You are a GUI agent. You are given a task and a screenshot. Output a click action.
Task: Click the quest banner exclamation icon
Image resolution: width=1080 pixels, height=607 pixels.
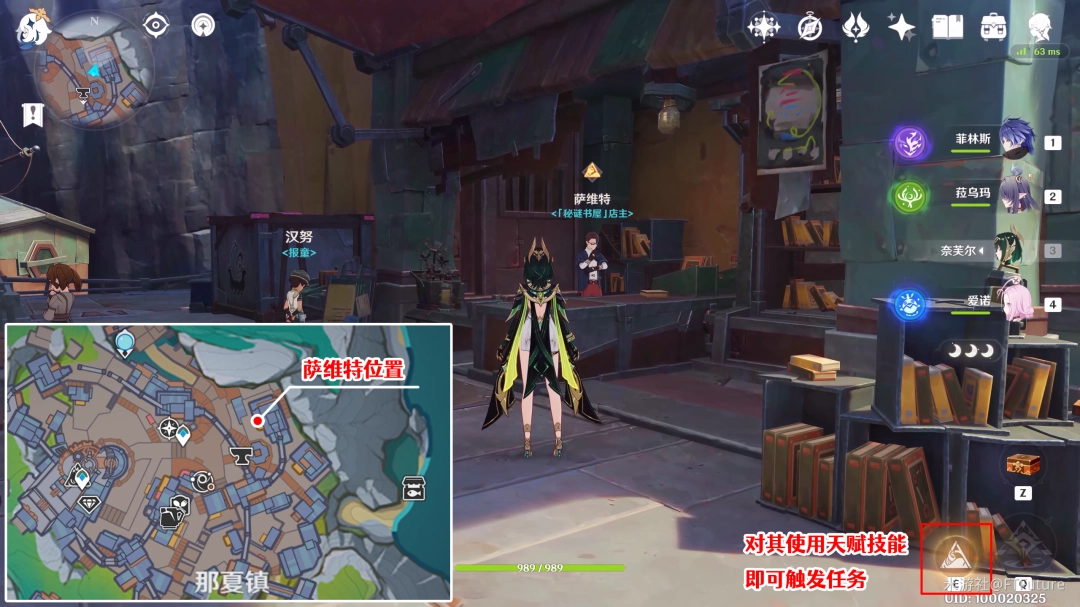click(33, 114)
